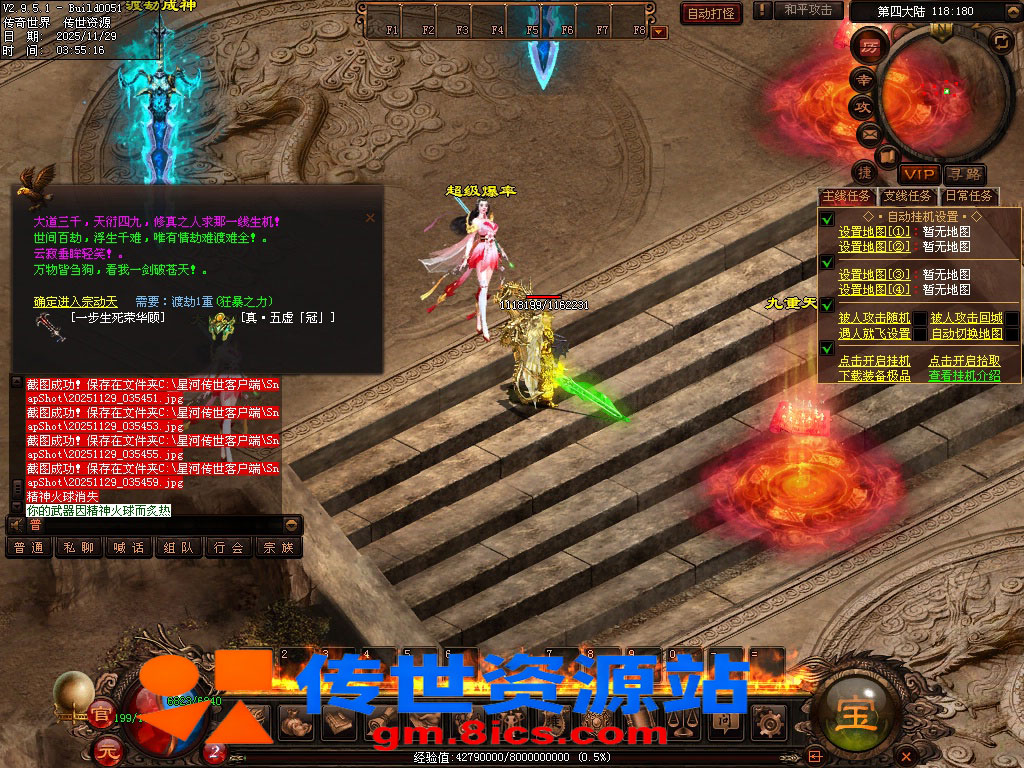Click the 点击开启挂机 link
Viewport: 1024px width, 768px height.
[x=874, y=361]
